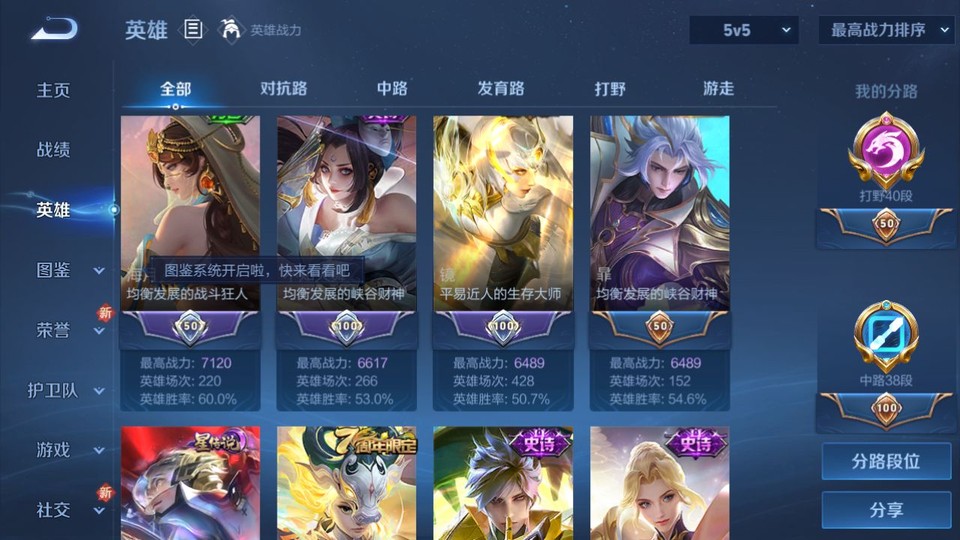The width and height of the screenshot is (960, 540).
Task: Click the 分路段位 button
Action: click(x=886, y=462)
